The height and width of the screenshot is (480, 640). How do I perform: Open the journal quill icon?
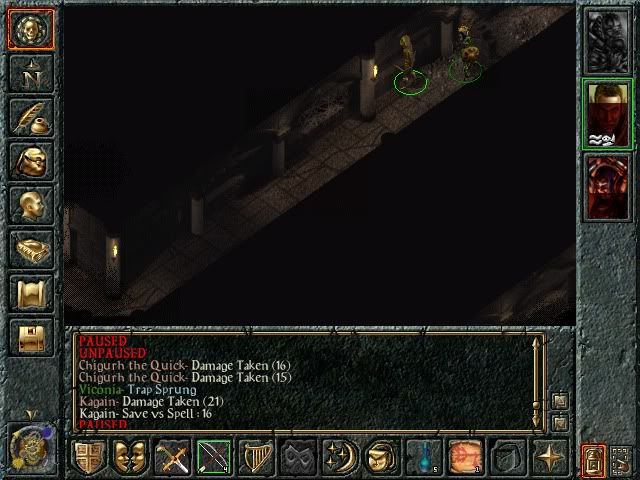30,116
